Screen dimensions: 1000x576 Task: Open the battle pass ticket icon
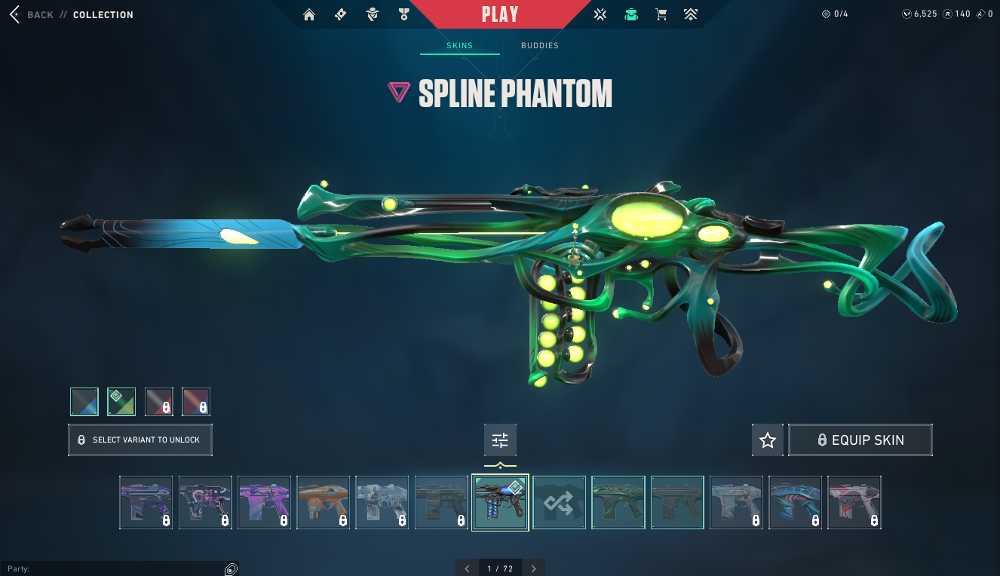click(340, 15)
